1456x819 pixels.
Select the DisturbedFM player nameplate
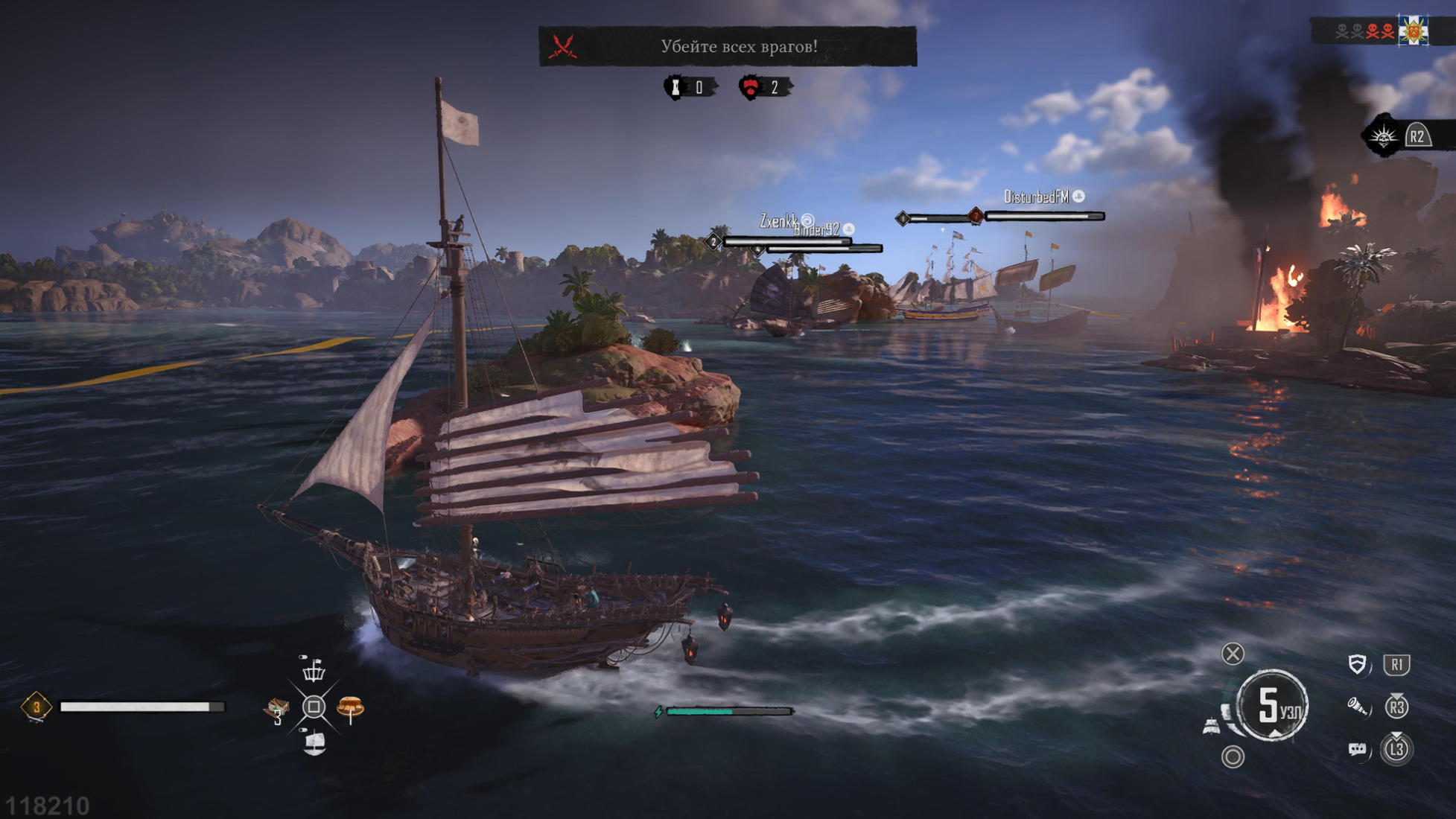1037,197
